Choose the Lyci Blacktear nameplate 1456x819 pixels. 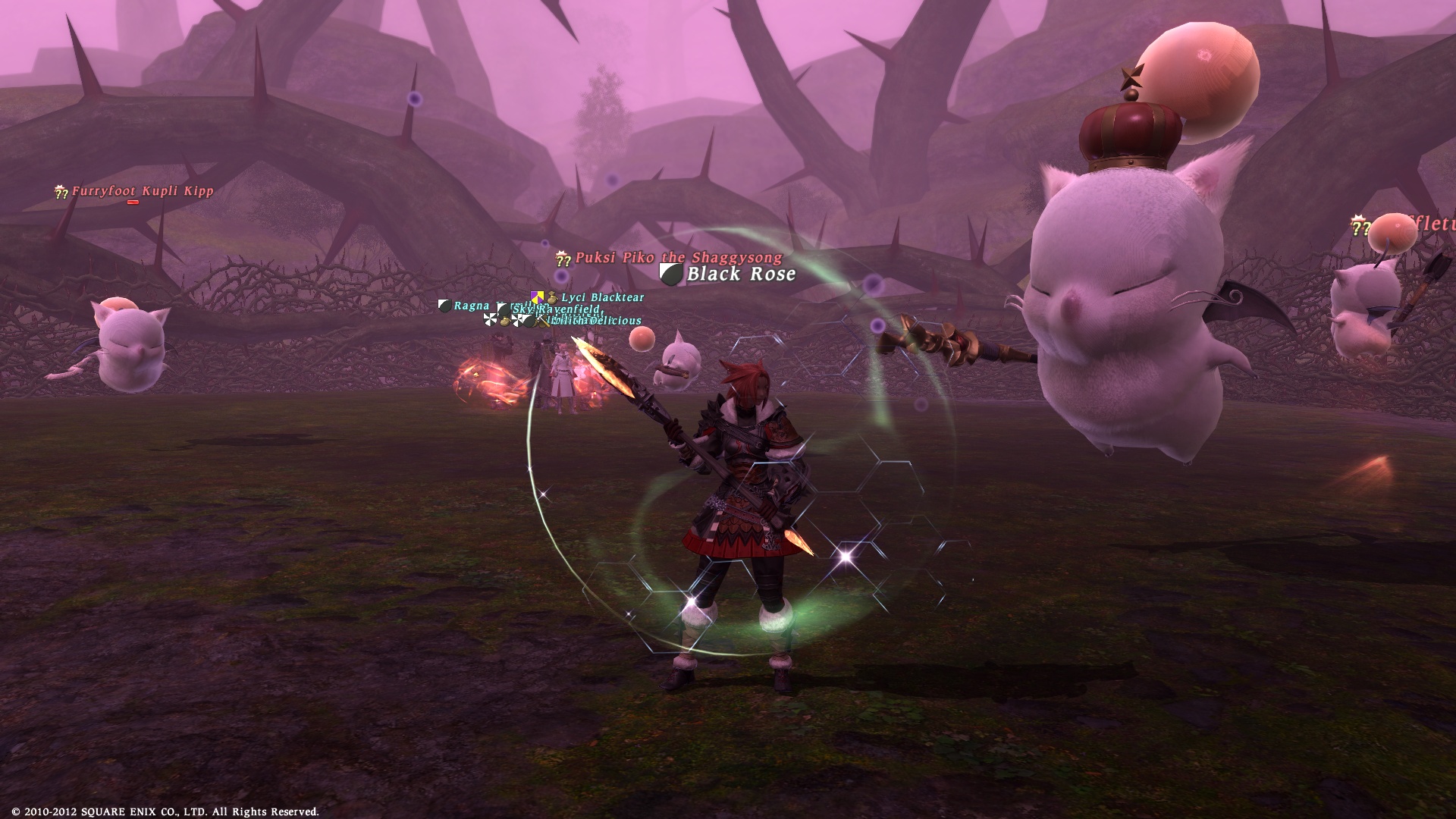(602, 298)
